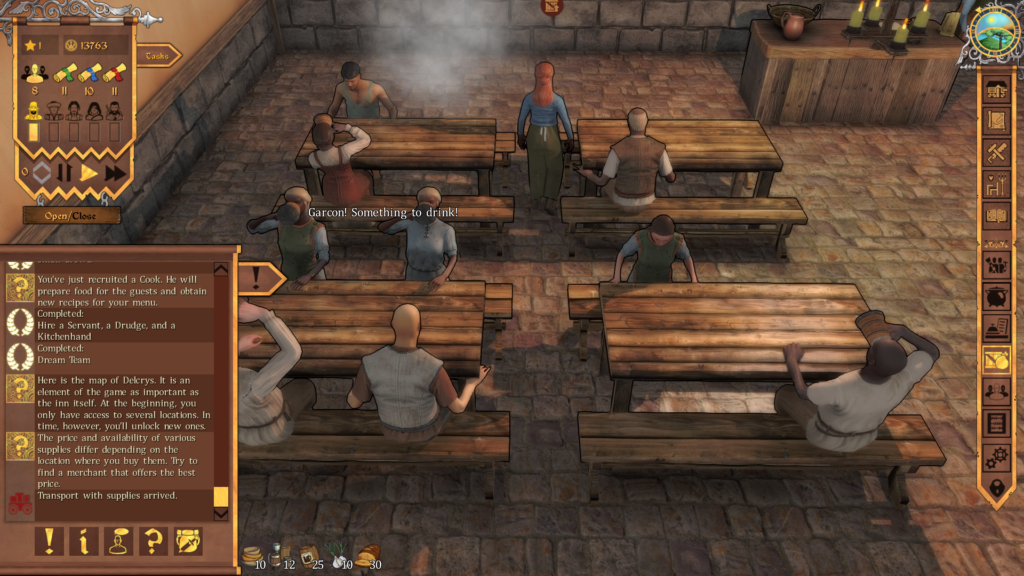Open the person speech bubble filter
1024x576 pixels.
[x=119, y=541]
